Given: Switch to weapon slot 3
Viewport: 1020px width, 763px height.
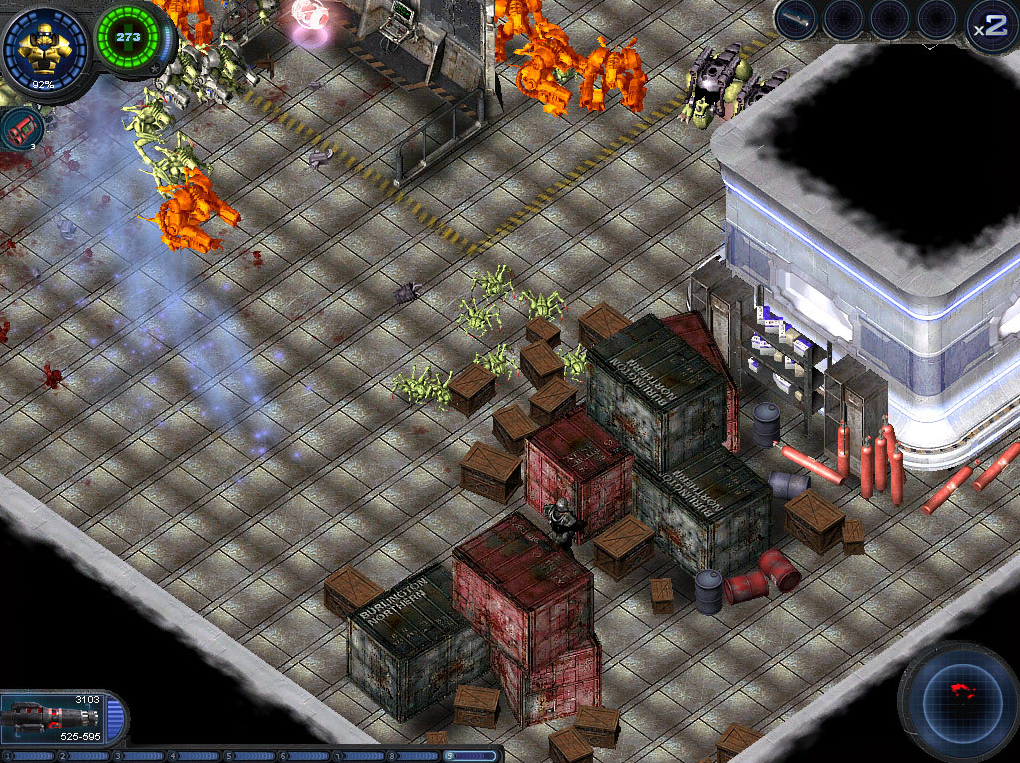Looking at the screenshot, I should click(x=140, y=756).
